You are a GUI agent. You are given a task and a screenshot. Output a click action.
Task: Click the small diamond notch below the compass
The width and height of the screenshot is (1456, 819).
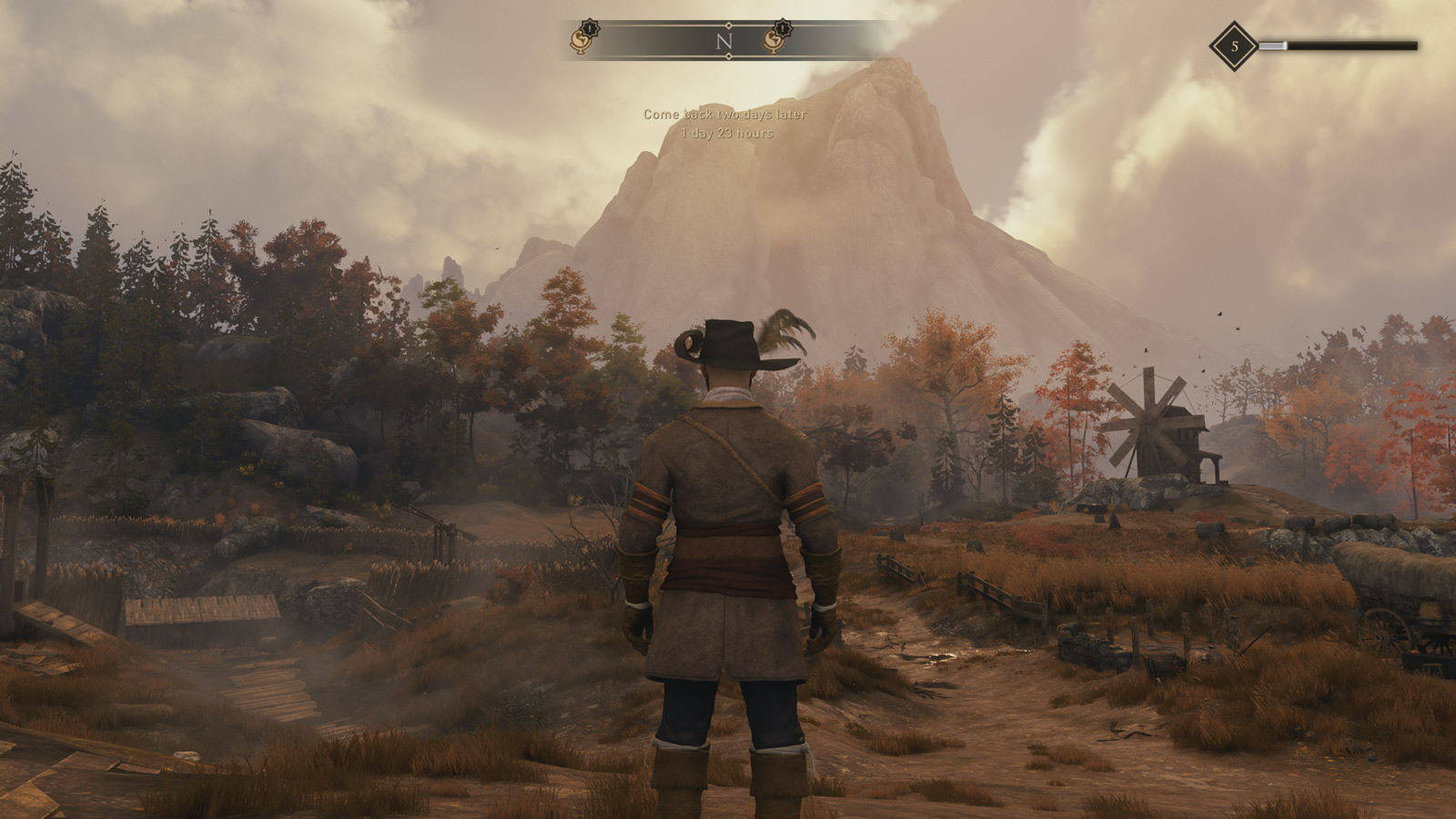coord(728,56)
